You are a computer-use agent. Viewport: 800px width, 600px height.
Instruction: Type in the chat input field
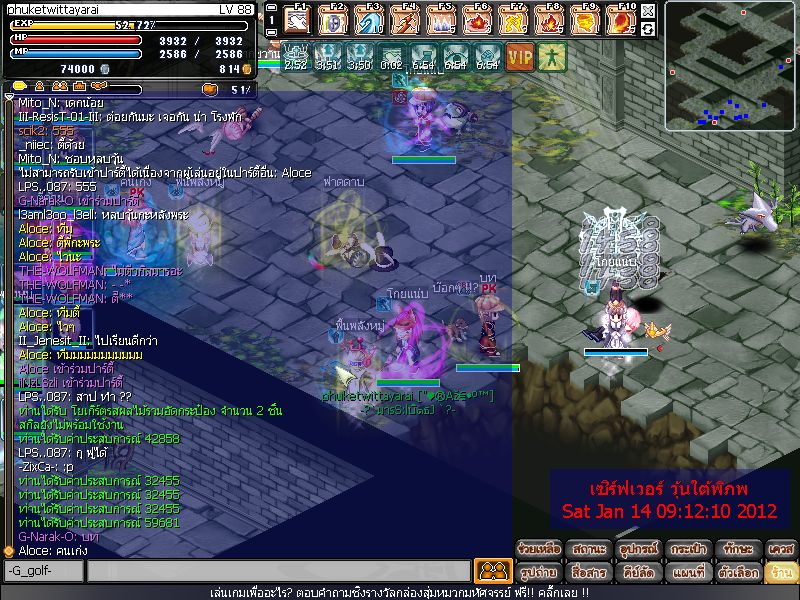[x=278, y=571]
